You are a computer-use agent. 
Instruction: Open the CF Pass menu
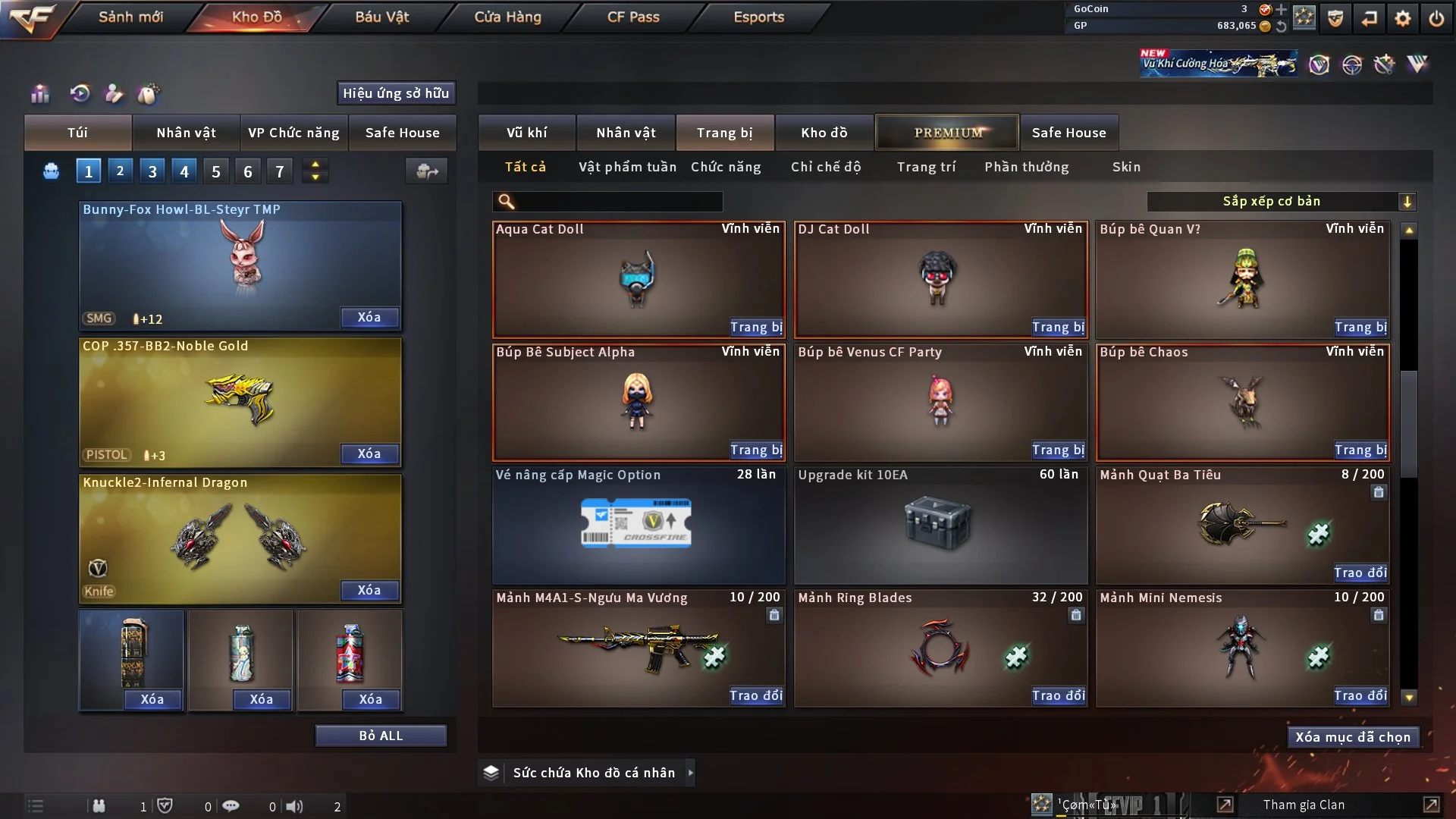(633, 17)
